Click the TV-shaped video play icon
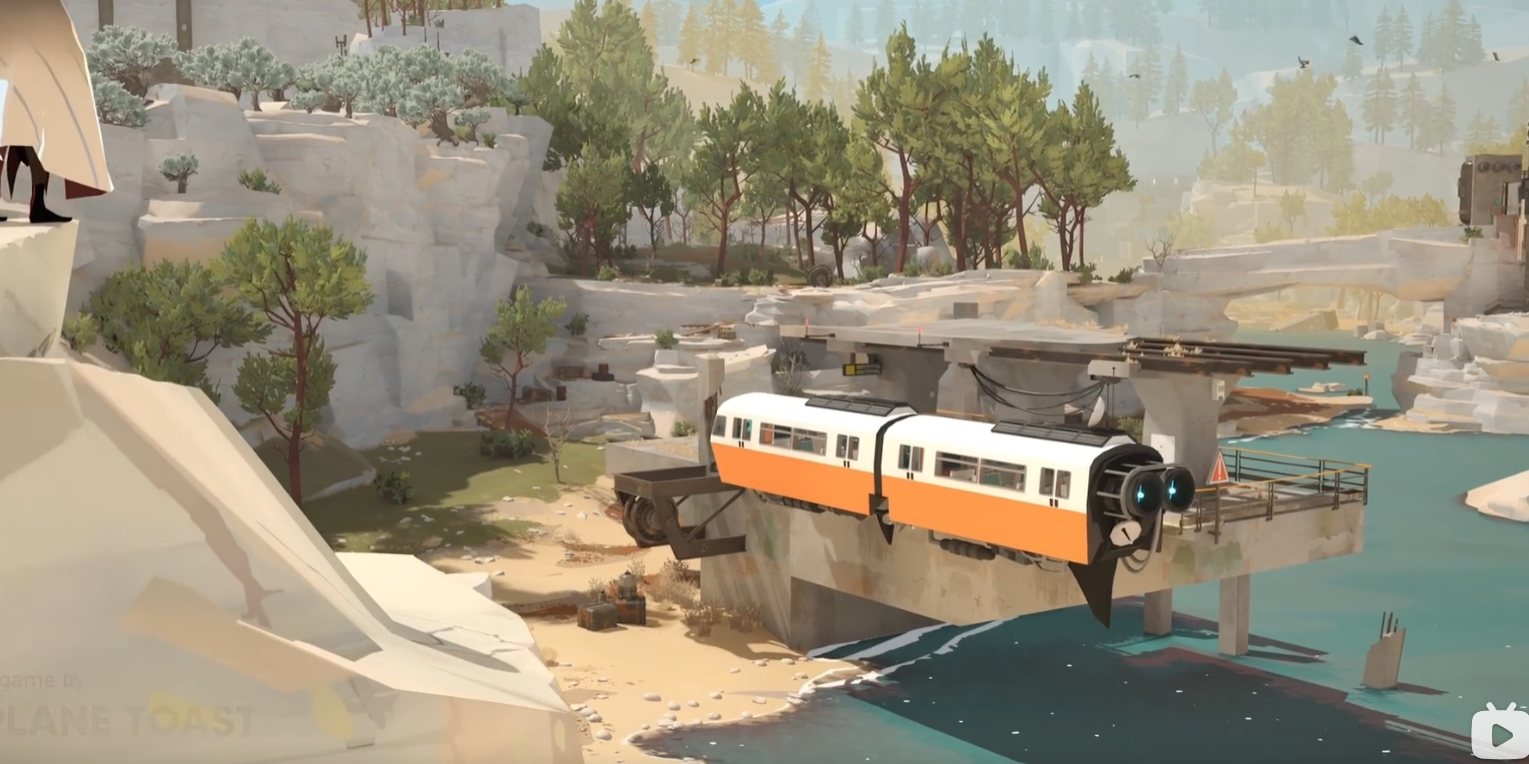Screen dimensions: 1529x764 pos(1500,734)
